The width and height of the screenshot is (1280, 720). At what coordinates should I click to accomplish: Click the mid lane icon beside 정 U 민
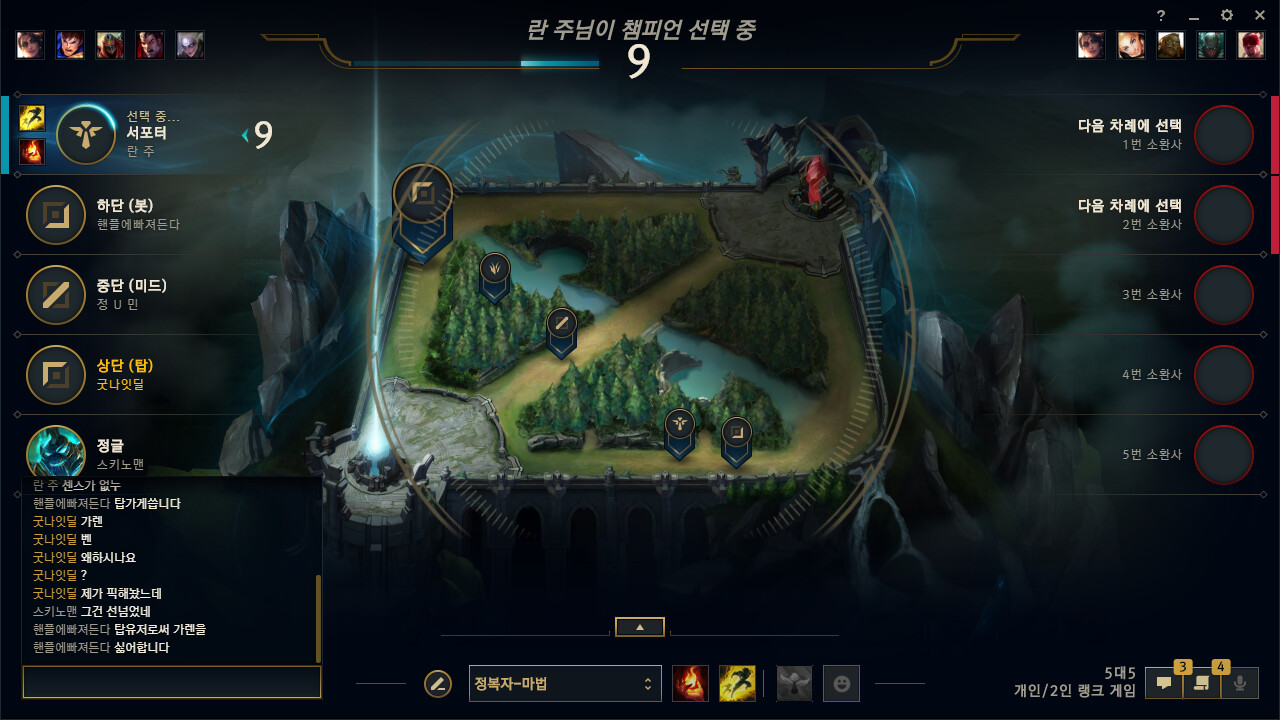click(56, 295)
